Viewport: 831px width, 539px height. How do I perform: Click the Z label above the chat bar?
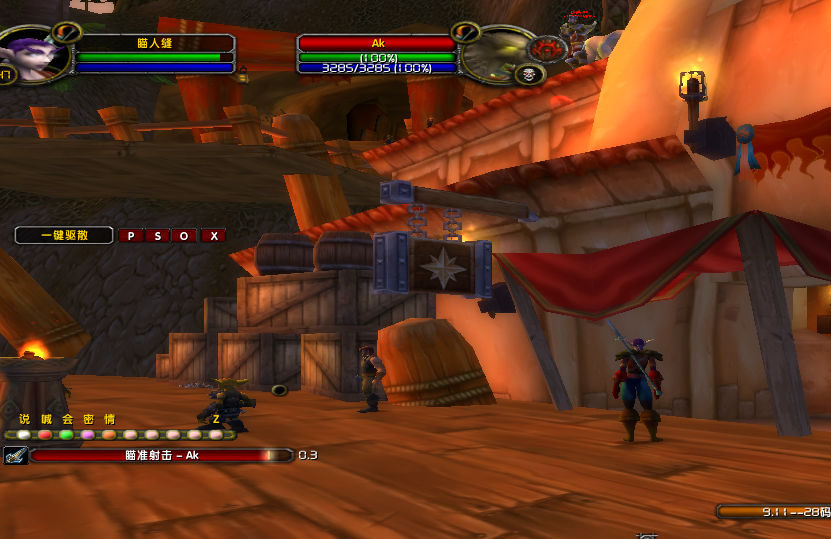click(x=215, y=420)
